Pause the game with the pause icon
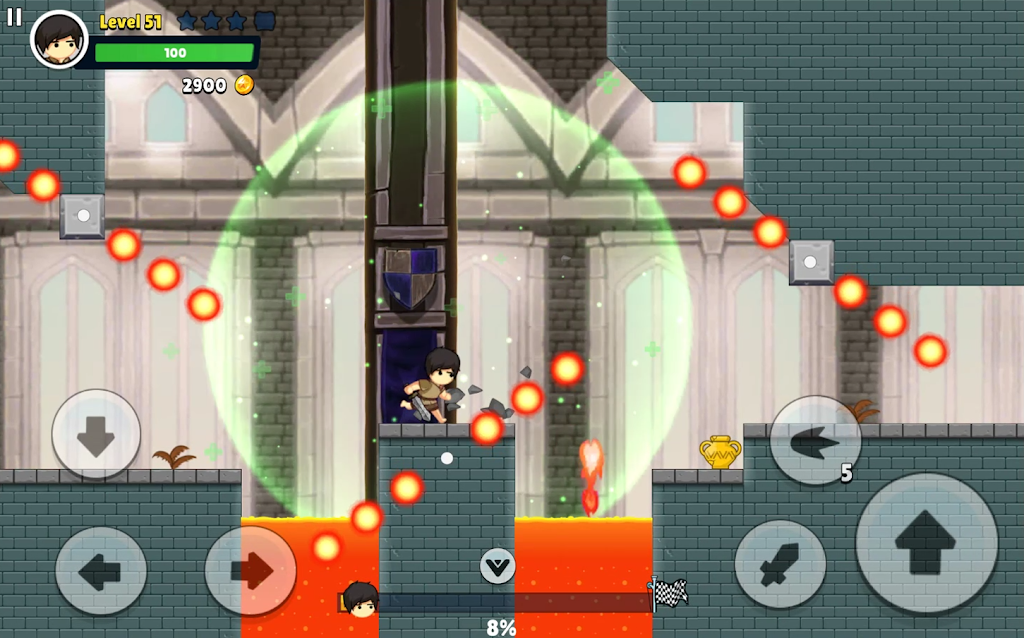This screenshot has height=638, width=1024. pyautogui.click(x=14, y=17)
